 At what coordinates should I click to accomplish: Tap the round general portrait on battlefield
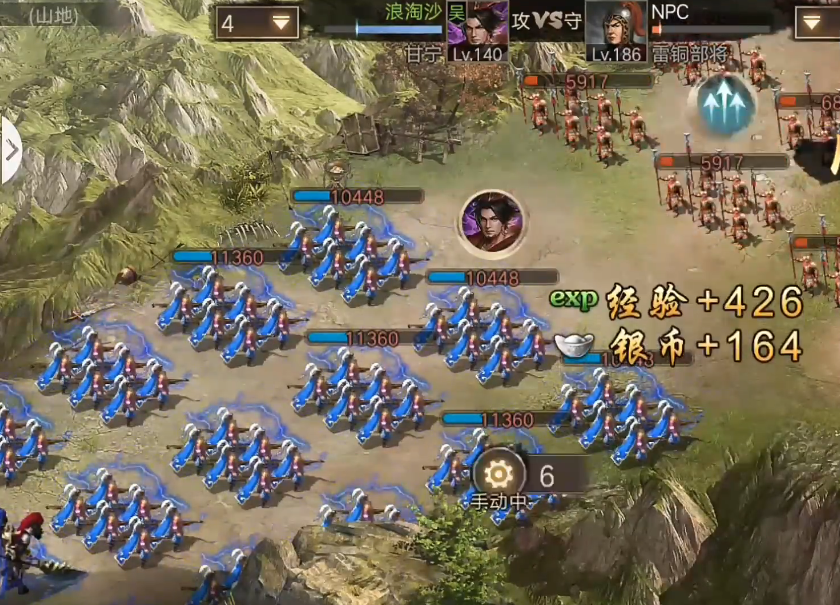[x=491, y=222]
